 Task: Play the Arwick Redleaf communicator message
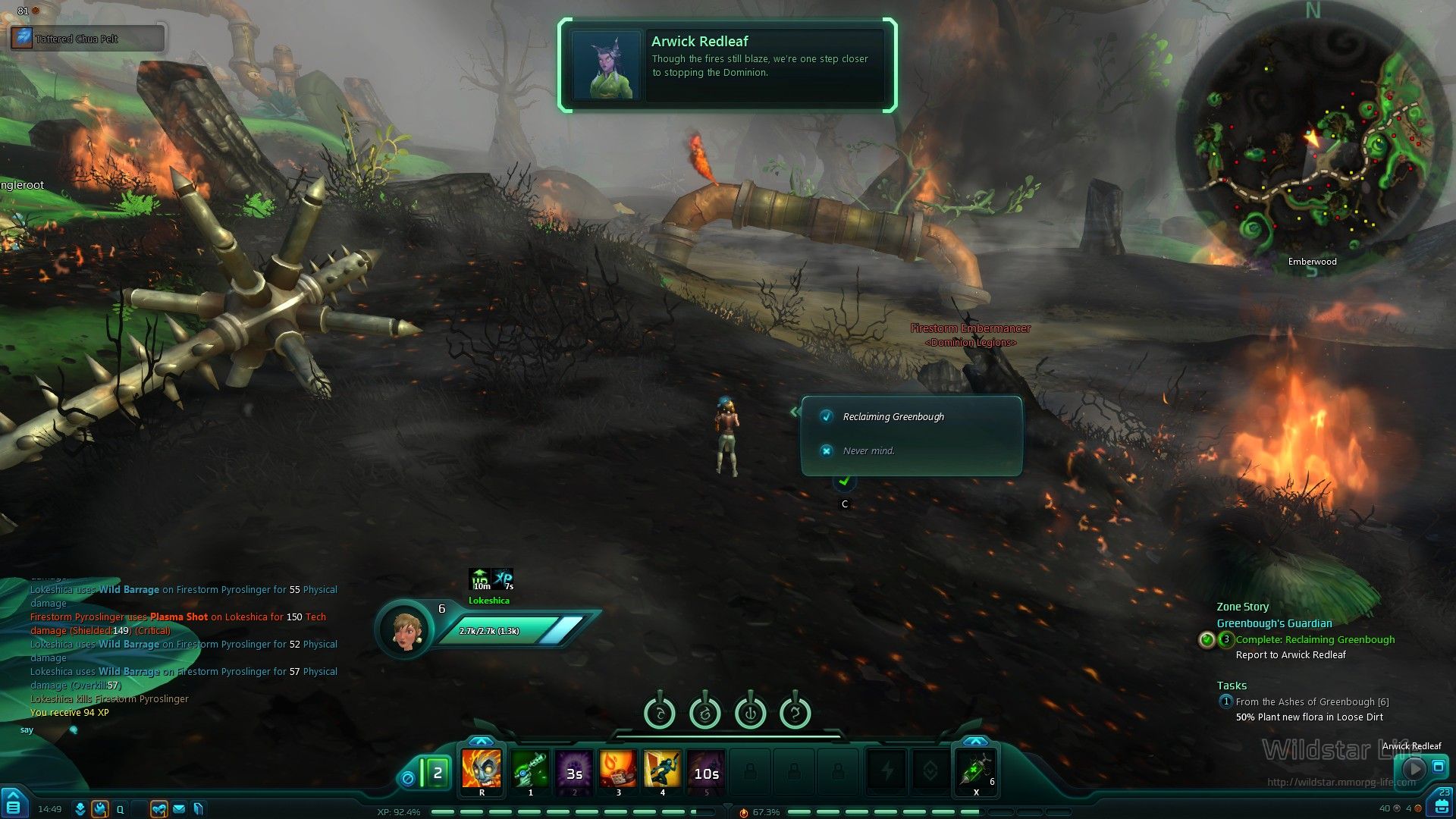point(1414,768)
